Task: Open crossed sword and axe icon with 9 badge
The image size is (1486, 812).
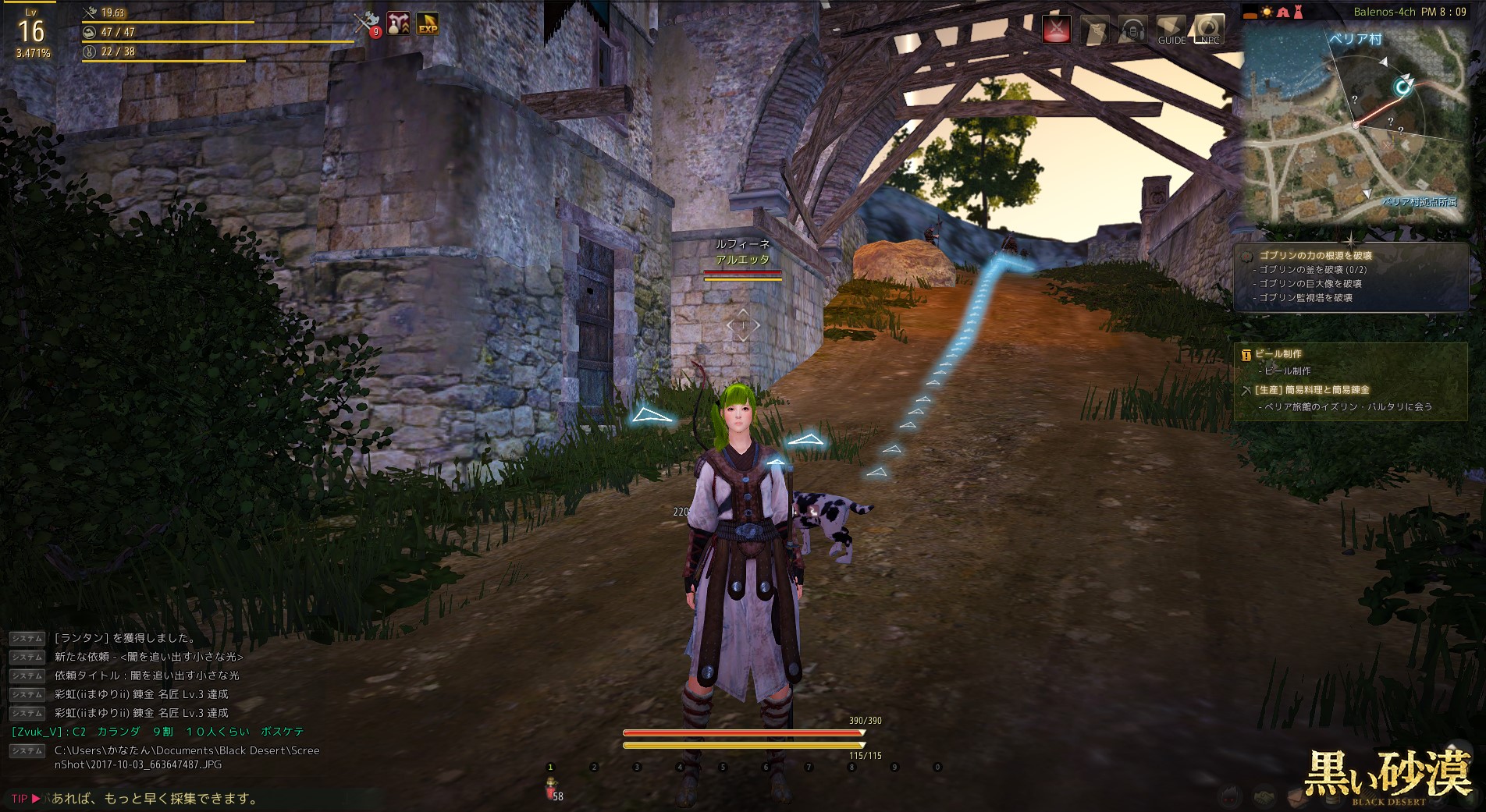Action: click(x=366, y=23)
